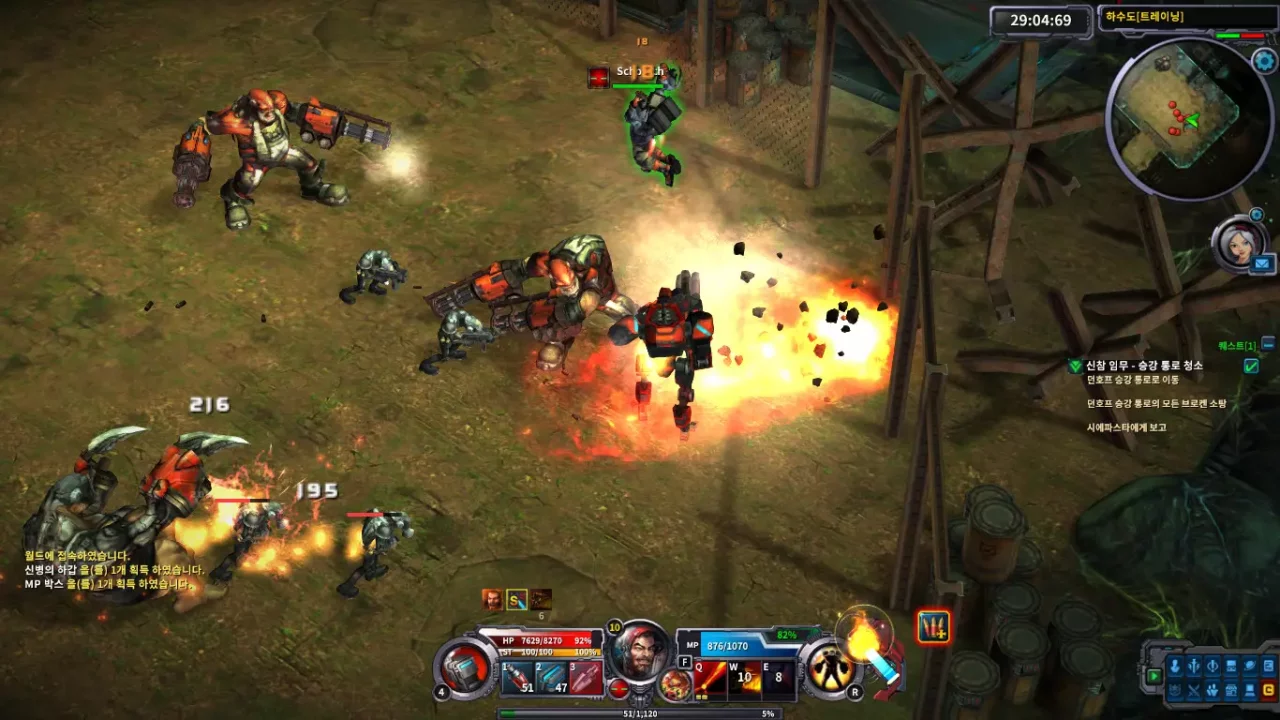Open the minimap settings gear
Image resolution: width=1280 pixels, height=720 pixels.
tap(1265, 60)
